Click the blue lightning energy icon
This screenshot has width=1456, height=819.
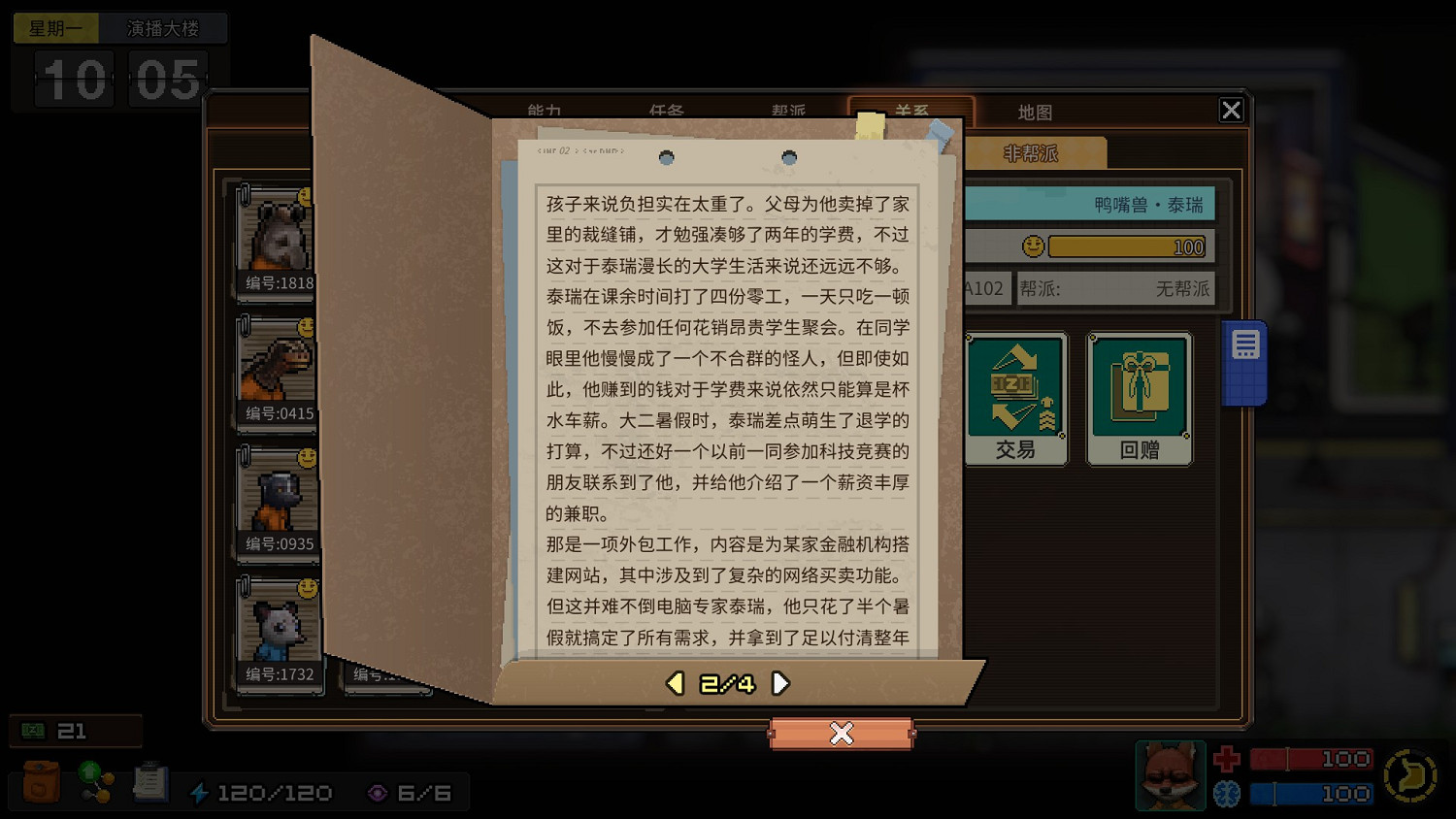pos(201,792)
